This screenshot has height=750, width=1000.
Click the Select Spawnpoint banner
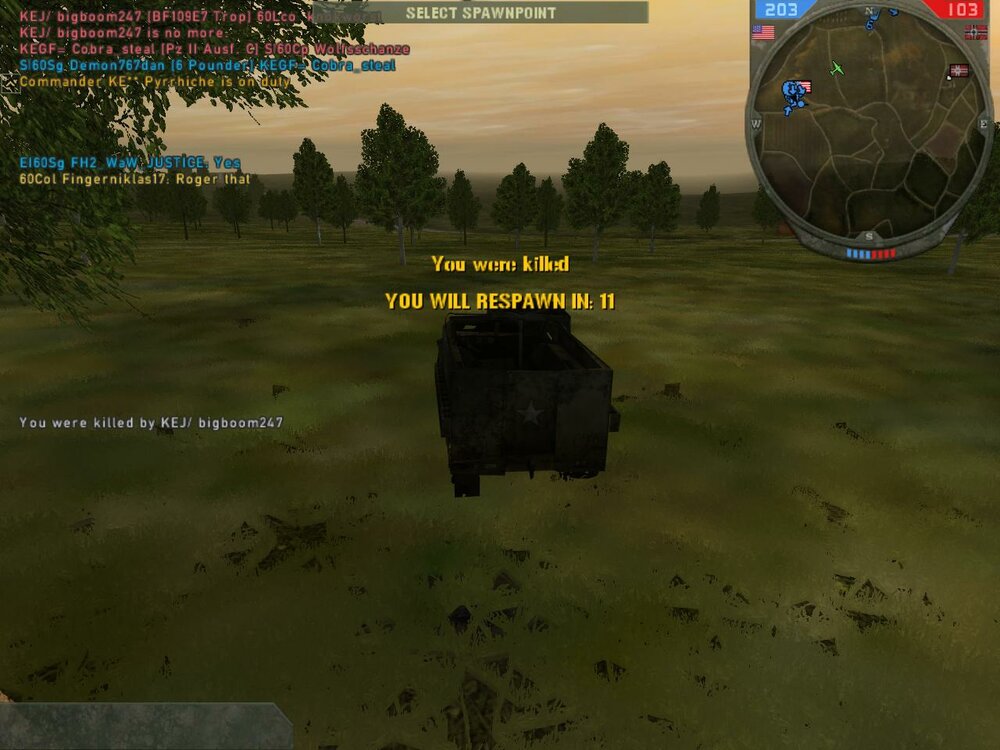[x=480, y=13]
